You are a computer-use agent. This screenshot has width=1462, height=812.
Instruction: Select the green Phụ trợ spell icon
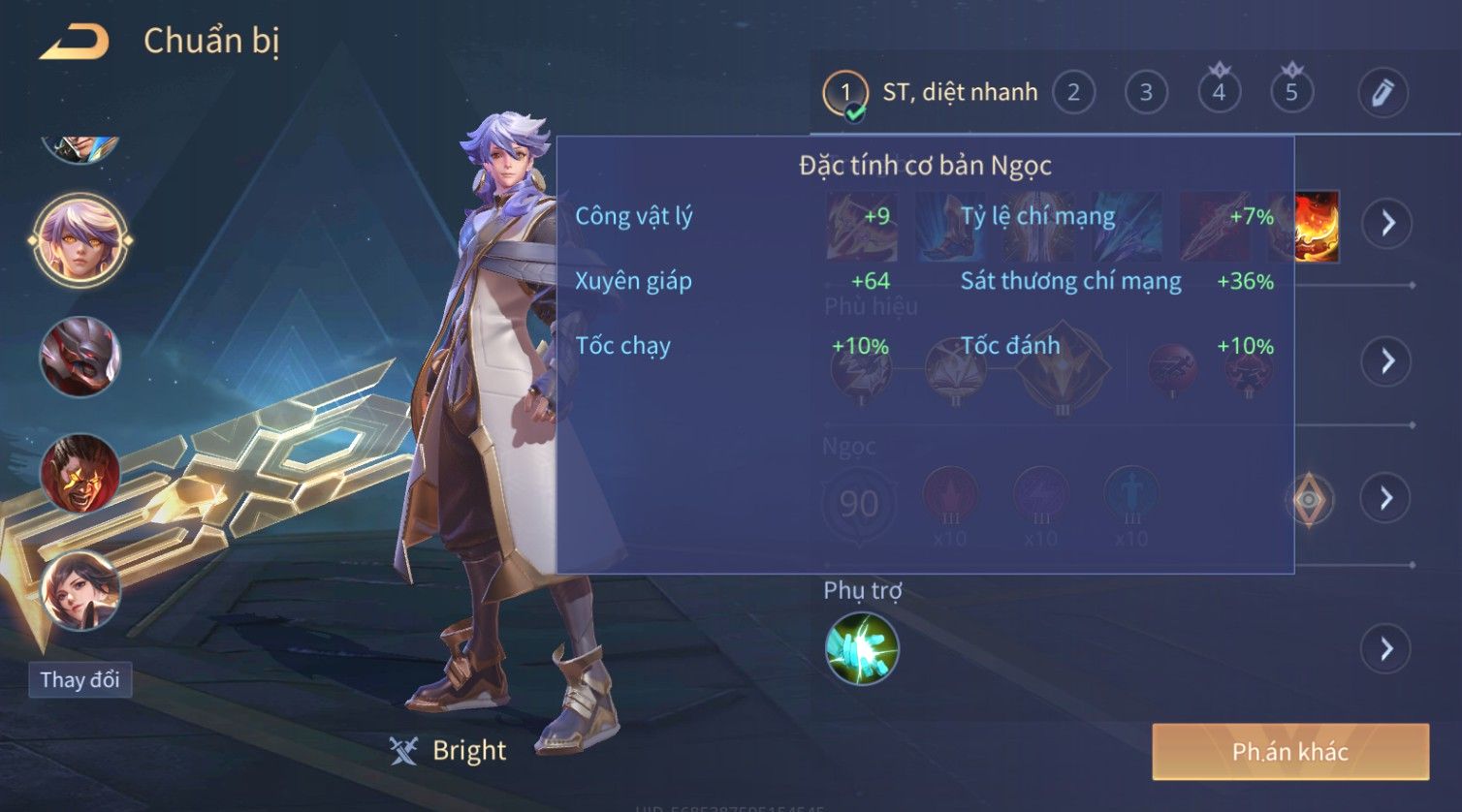tap(861, 648)
